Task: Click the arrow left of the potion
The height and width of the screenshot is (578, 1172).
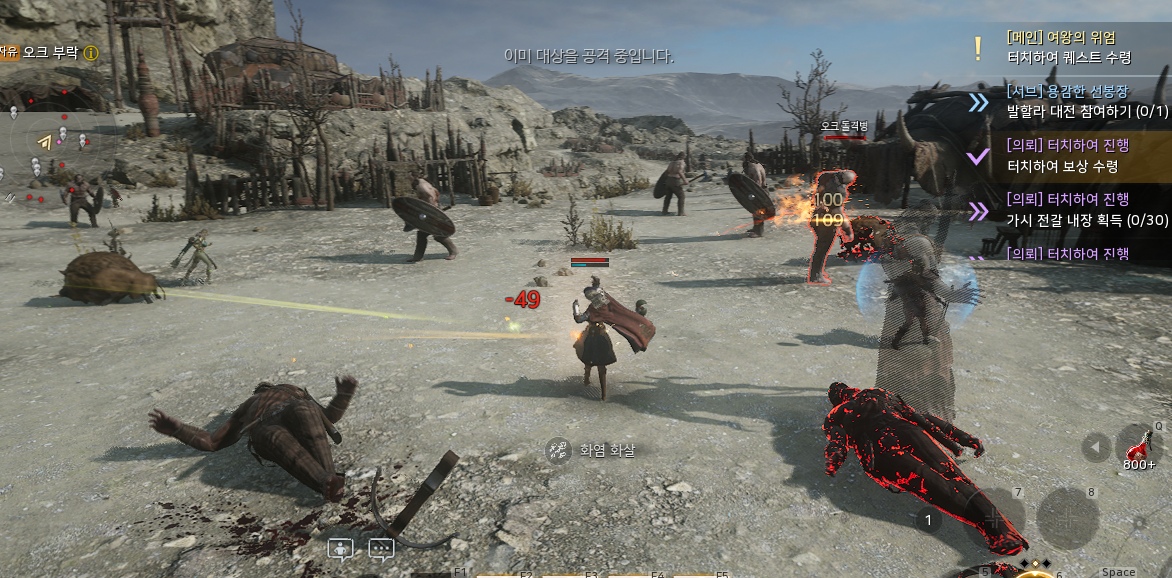Action: click(x=1097, y=447)
